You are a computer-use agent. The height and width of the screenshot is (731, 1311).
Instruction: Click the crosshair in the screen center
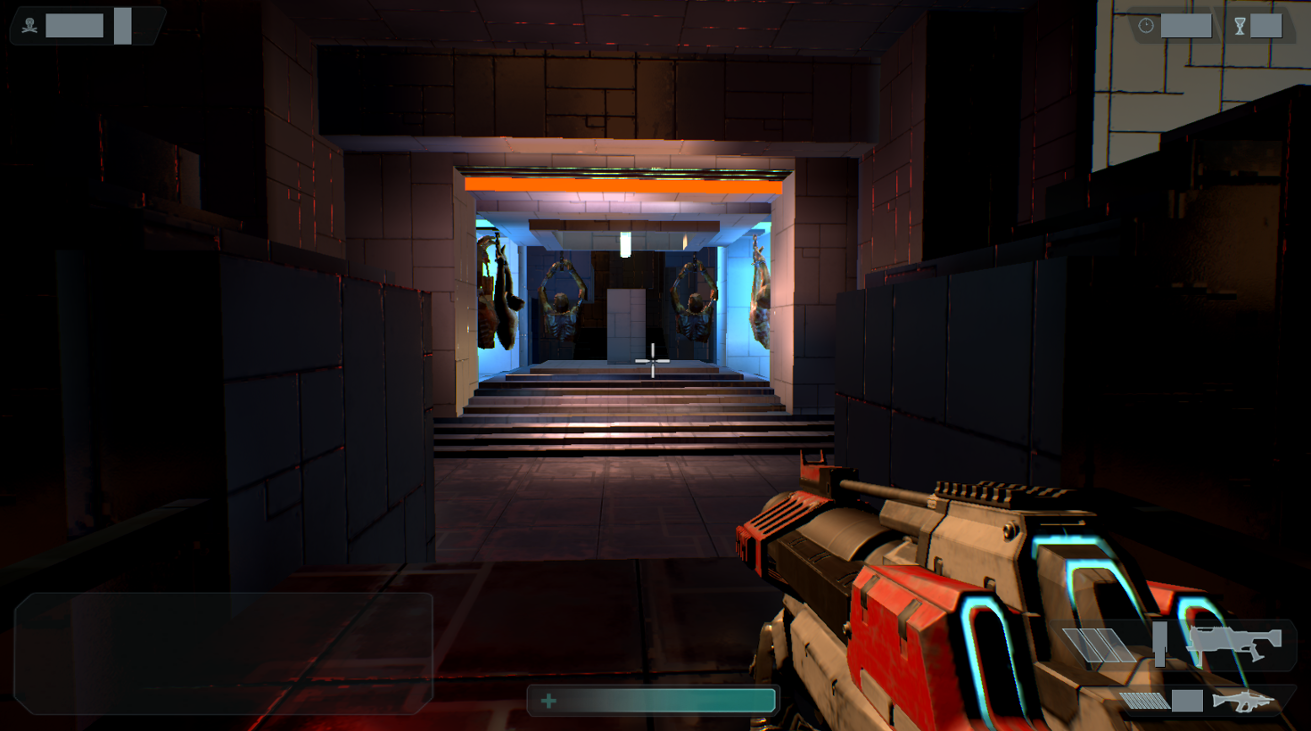click(x=653, y=362)
